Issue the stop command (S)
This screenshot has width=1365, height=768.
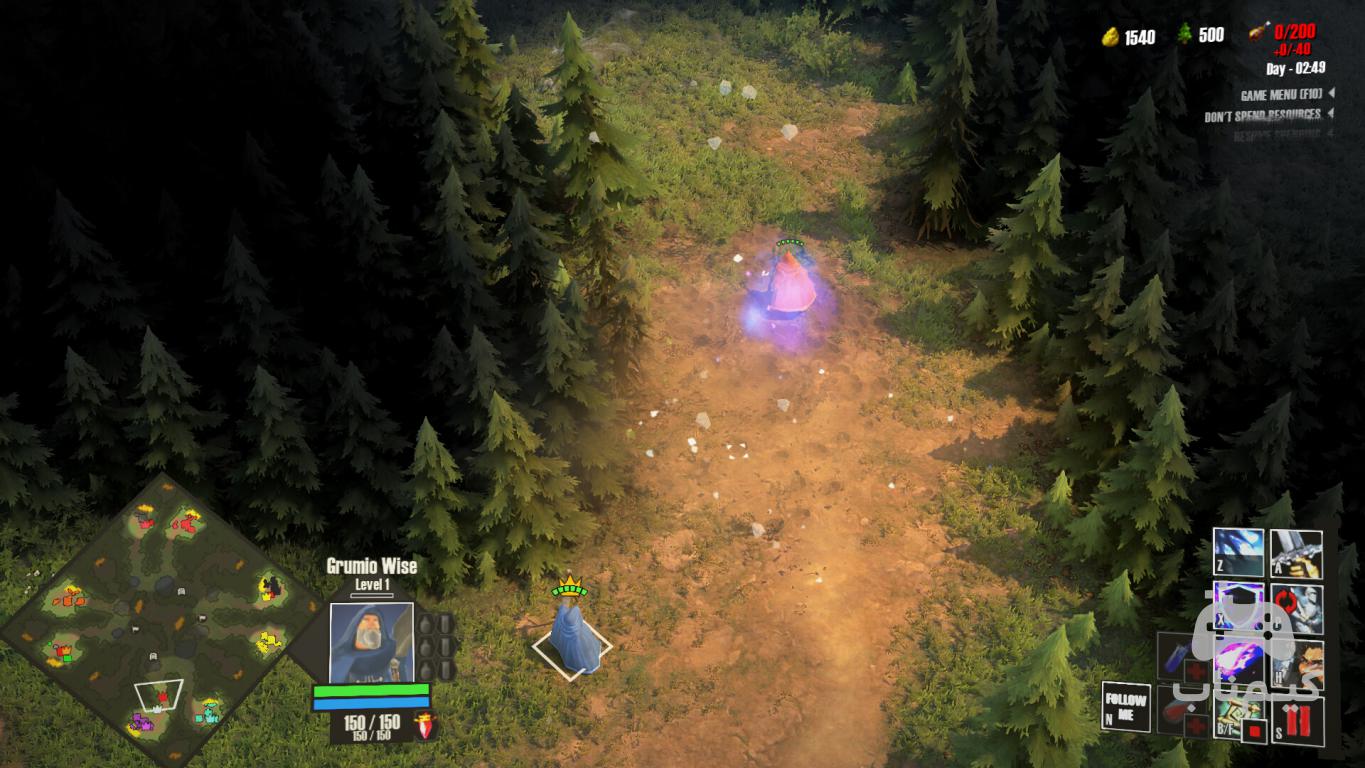(1297, 720)
